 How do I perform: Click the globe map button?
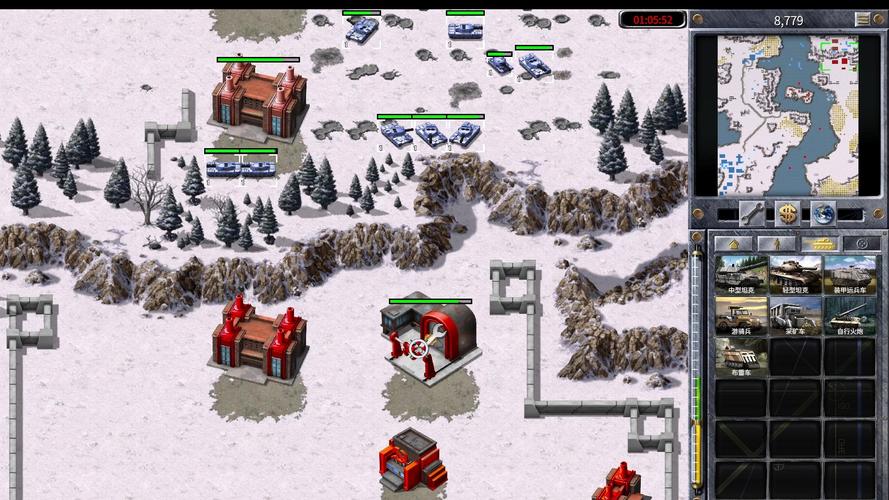(823, 213)
